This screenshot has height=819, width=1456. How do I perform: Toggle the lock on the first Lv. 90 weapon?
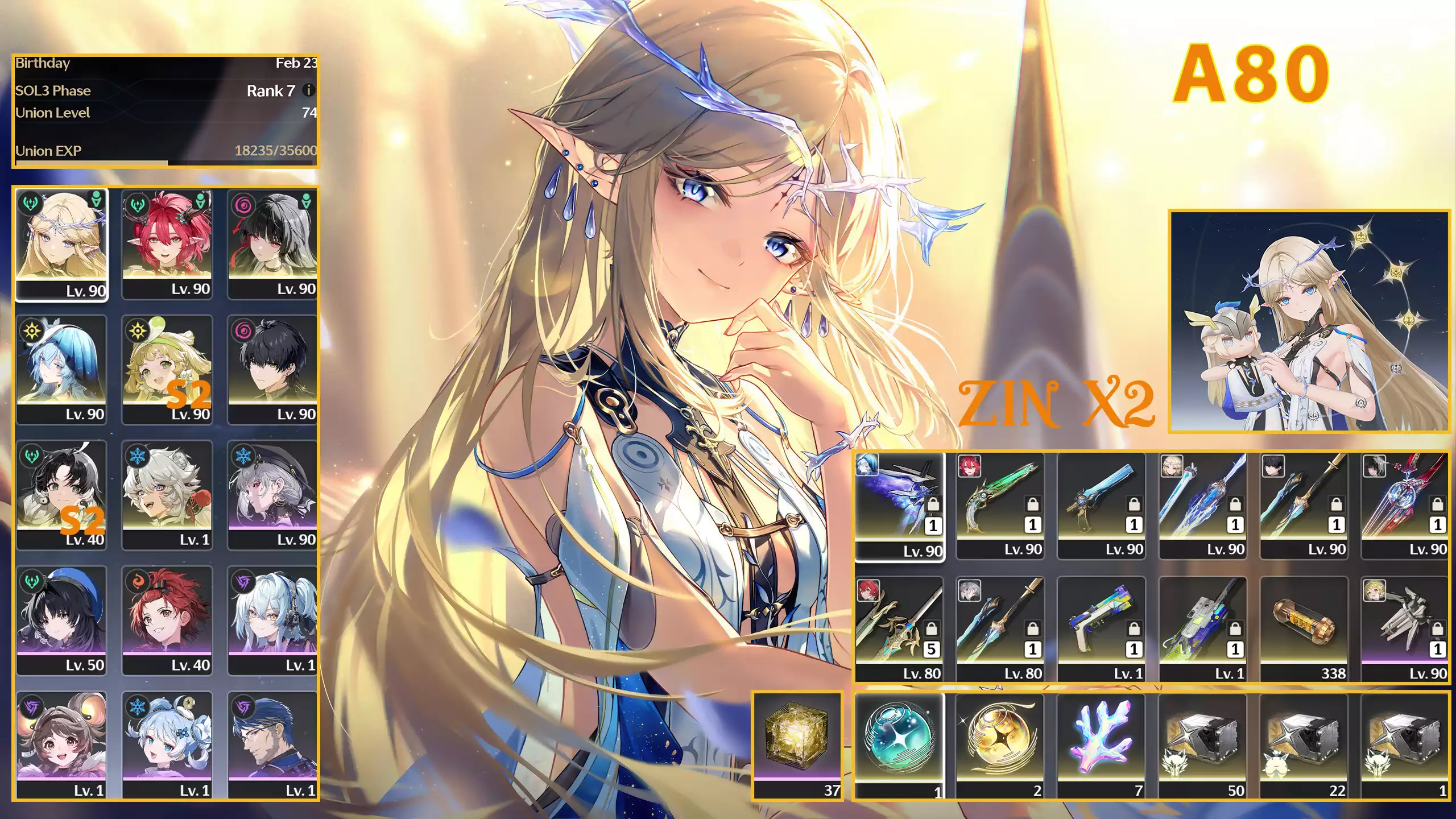point(934,504)
